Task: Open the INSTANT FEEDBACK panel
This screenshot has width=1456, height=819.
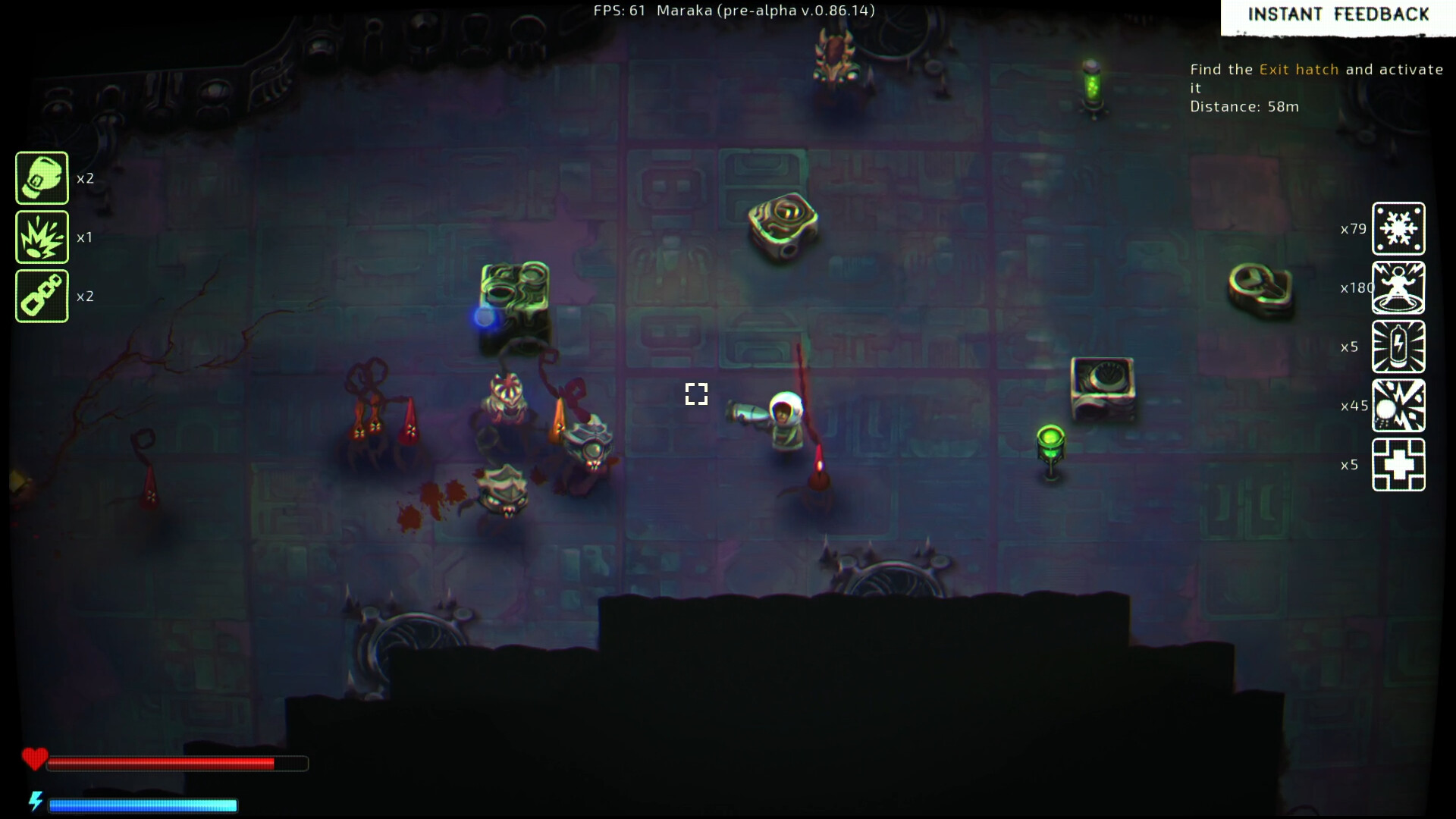Action: pos(1338,14)
